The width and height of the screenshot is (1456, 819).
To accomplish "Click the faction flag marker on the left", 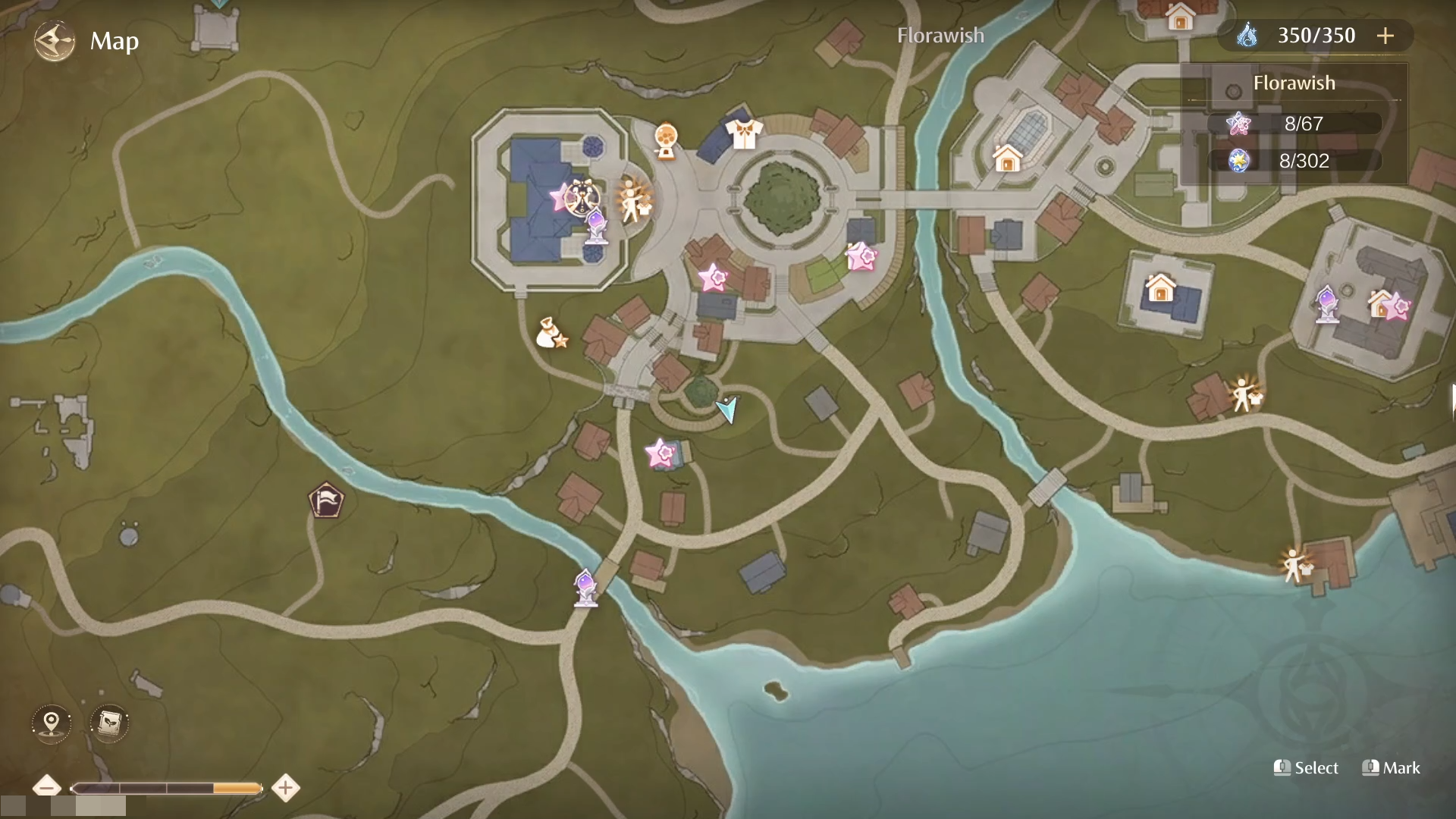I will click(326, 500).
